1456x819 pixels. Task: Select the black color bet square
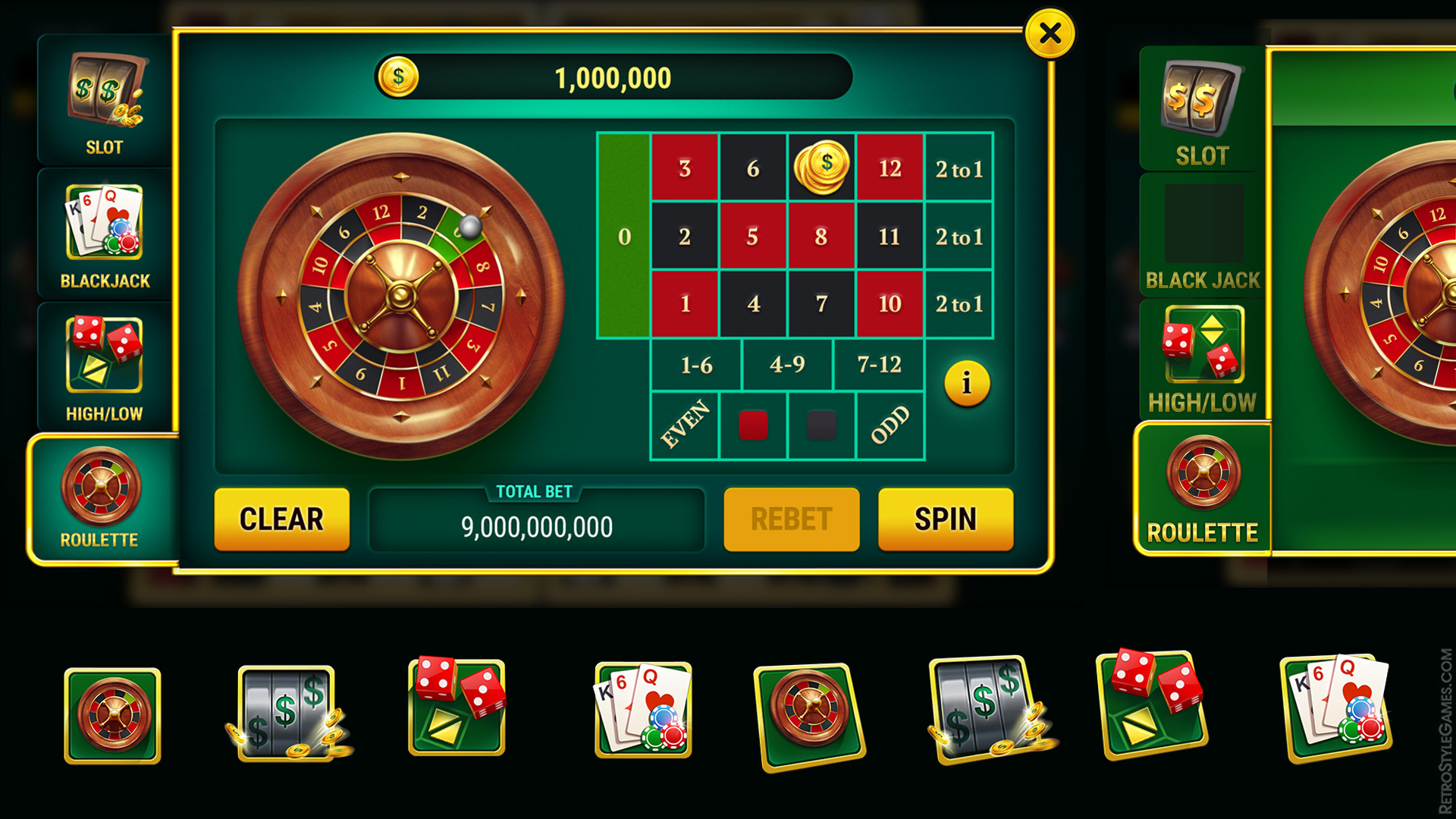(821, 425)
